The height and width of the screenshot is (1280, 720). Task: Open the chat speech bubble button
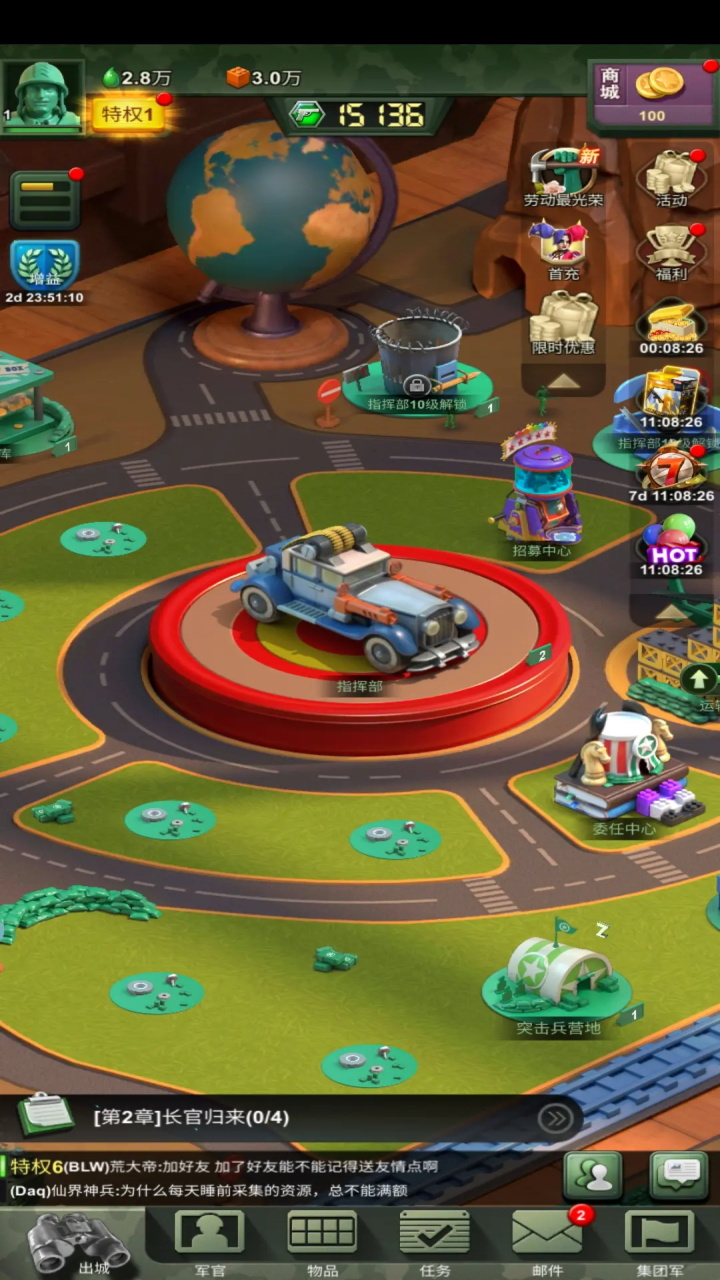pos(679,1177)
